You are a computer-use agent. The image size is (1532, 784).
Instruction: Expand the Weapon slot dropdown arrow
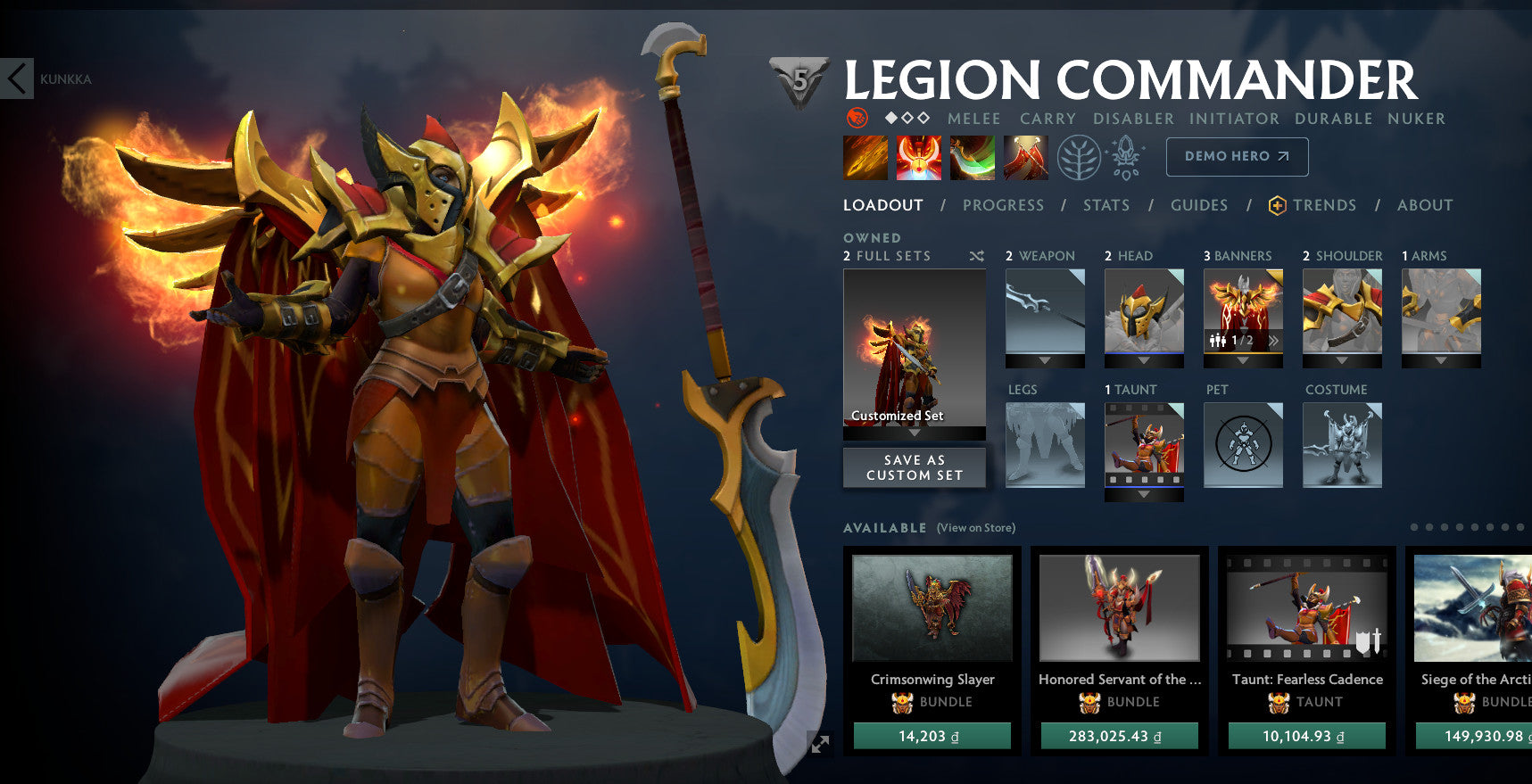tap(1044, 360)
